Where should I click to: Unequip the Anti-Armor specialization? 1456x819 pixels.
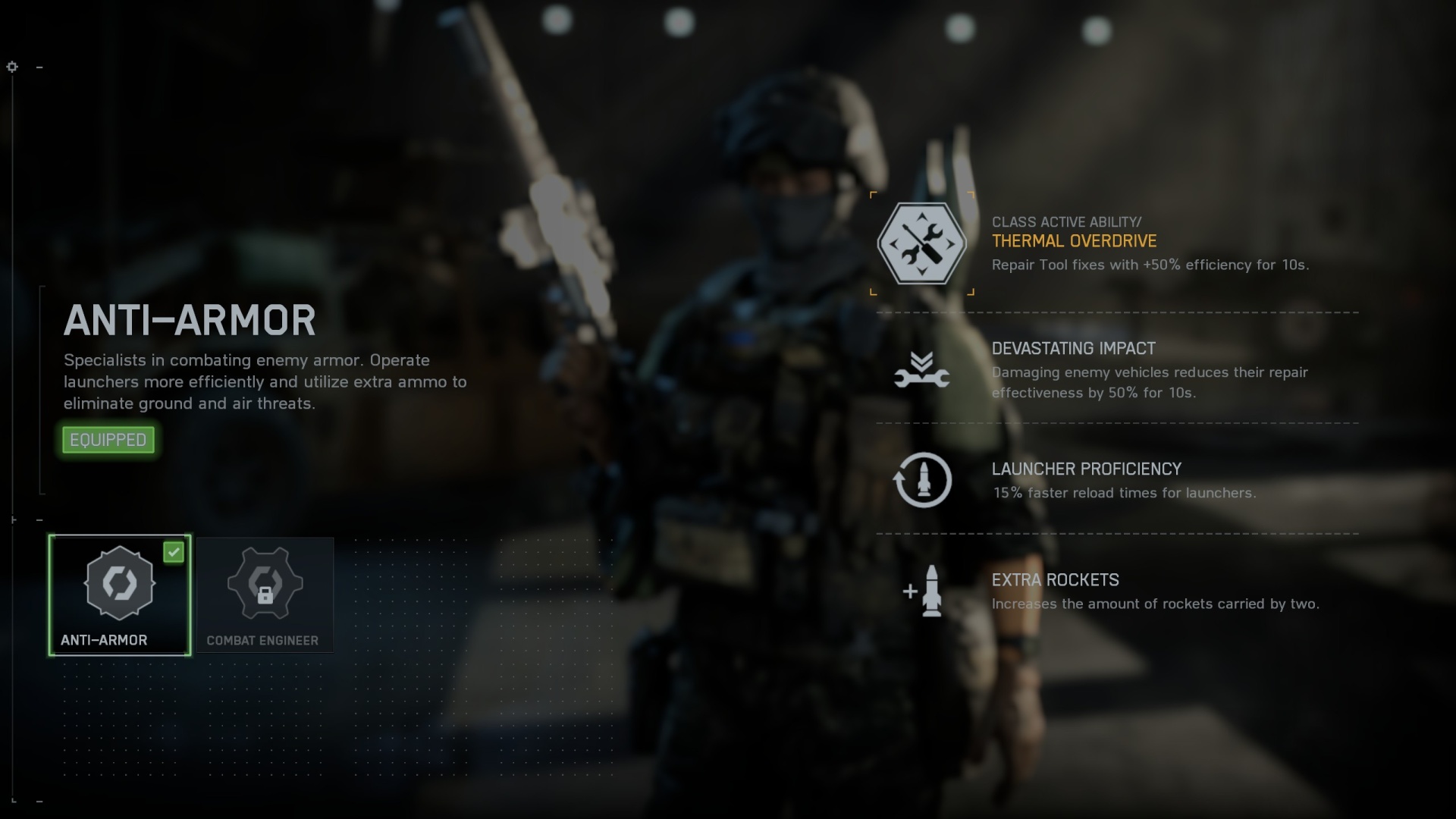tap(108, 440)
